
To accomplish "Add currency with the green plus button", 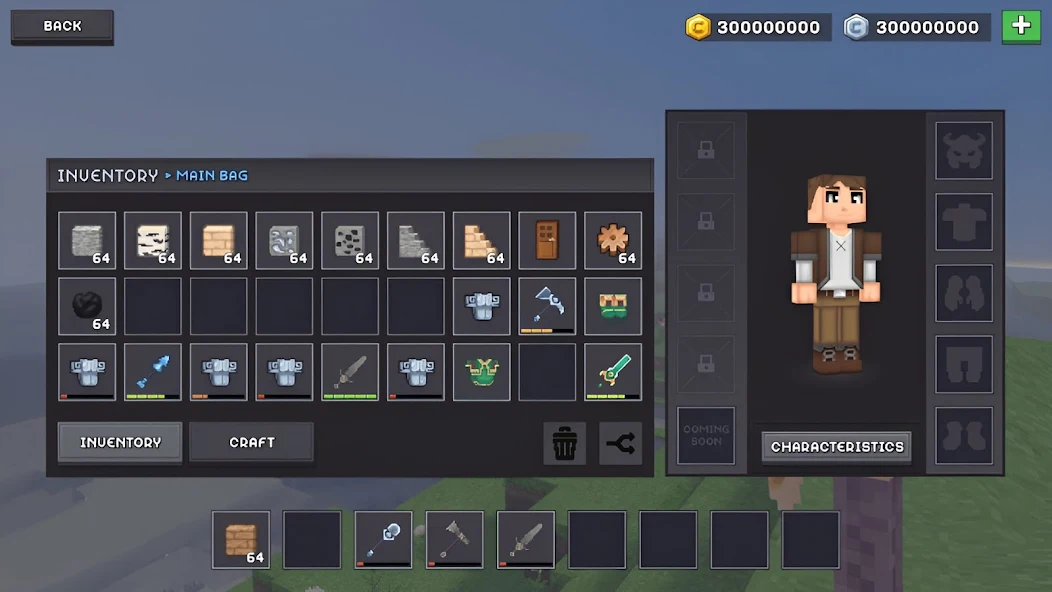I will click(x=1021, y=27).
